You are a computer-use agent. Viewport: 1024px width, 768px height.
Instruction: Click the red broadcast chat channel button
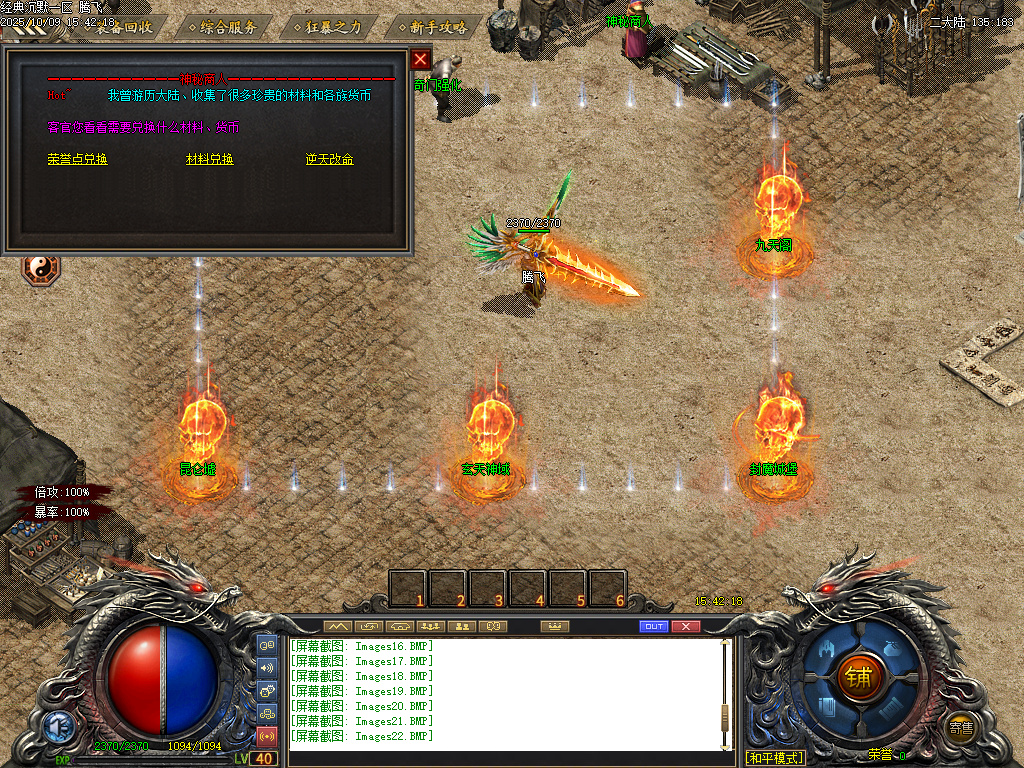(267, 737)
